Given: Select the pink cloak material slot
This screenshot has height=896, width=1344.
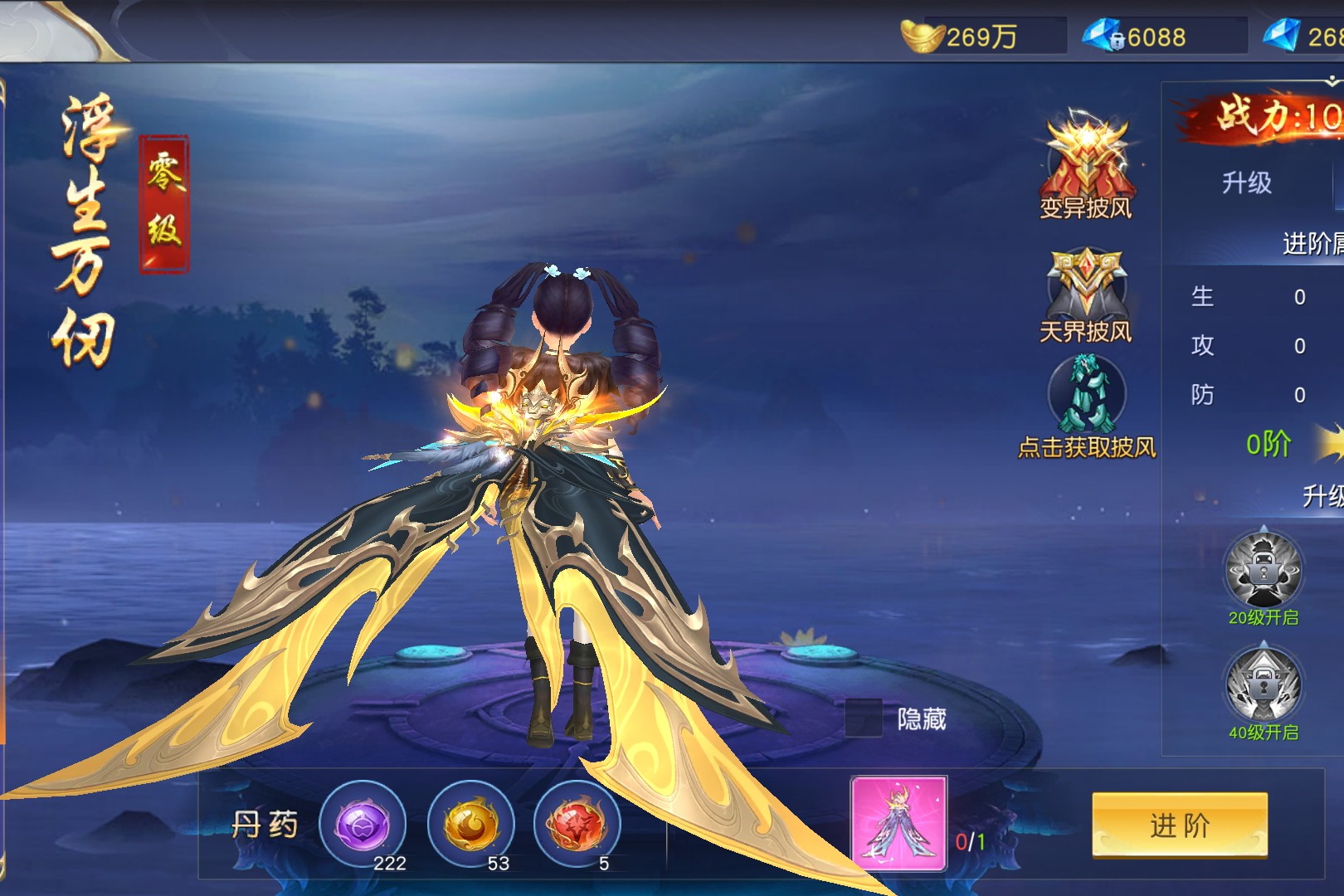Looking at the screenshot, I should click(898, 823).
